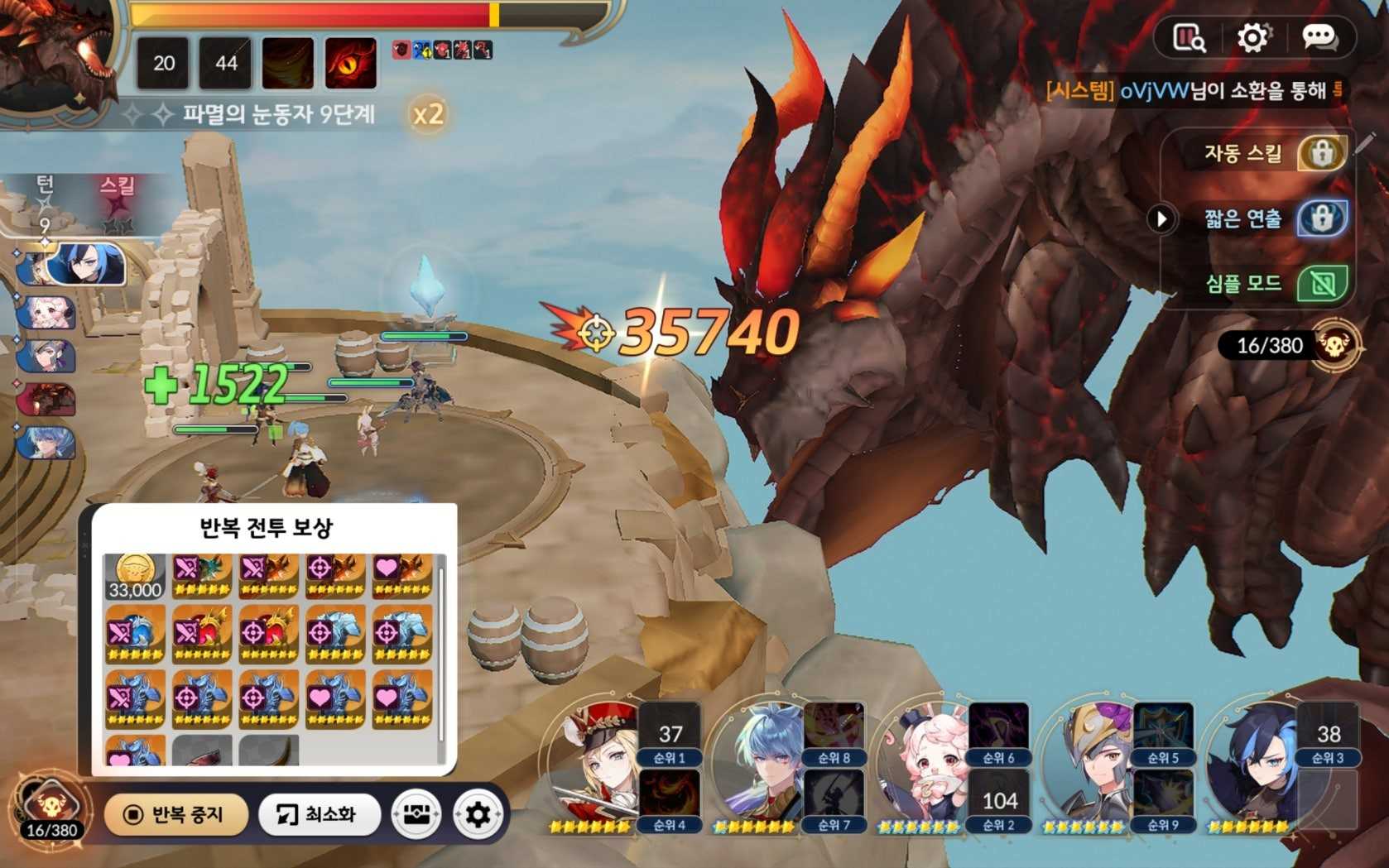Collapse the side options arrow
Screen dimensions: 1389x868
(x=1161, y=218)
